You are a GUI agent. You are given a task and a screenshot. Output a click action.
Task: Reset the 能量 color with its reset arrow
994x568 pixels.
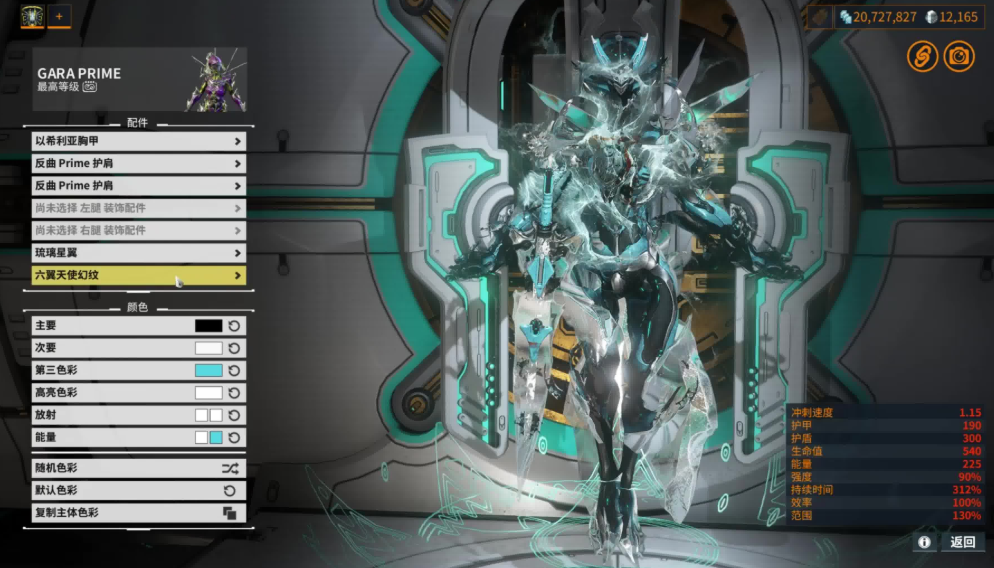(x=234, y=437)
